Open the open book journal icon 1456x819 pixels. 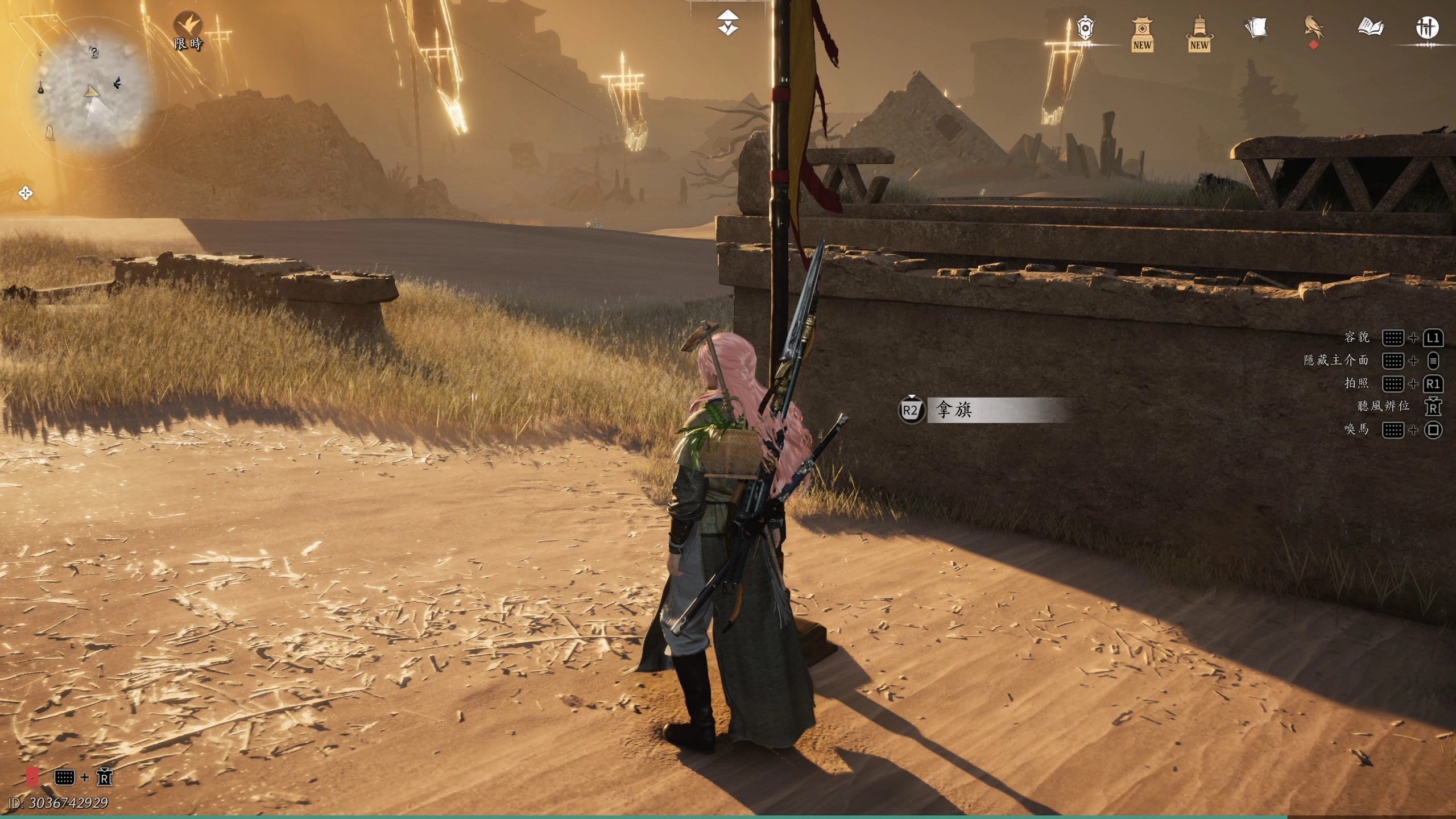click(x=1370, y=27)
